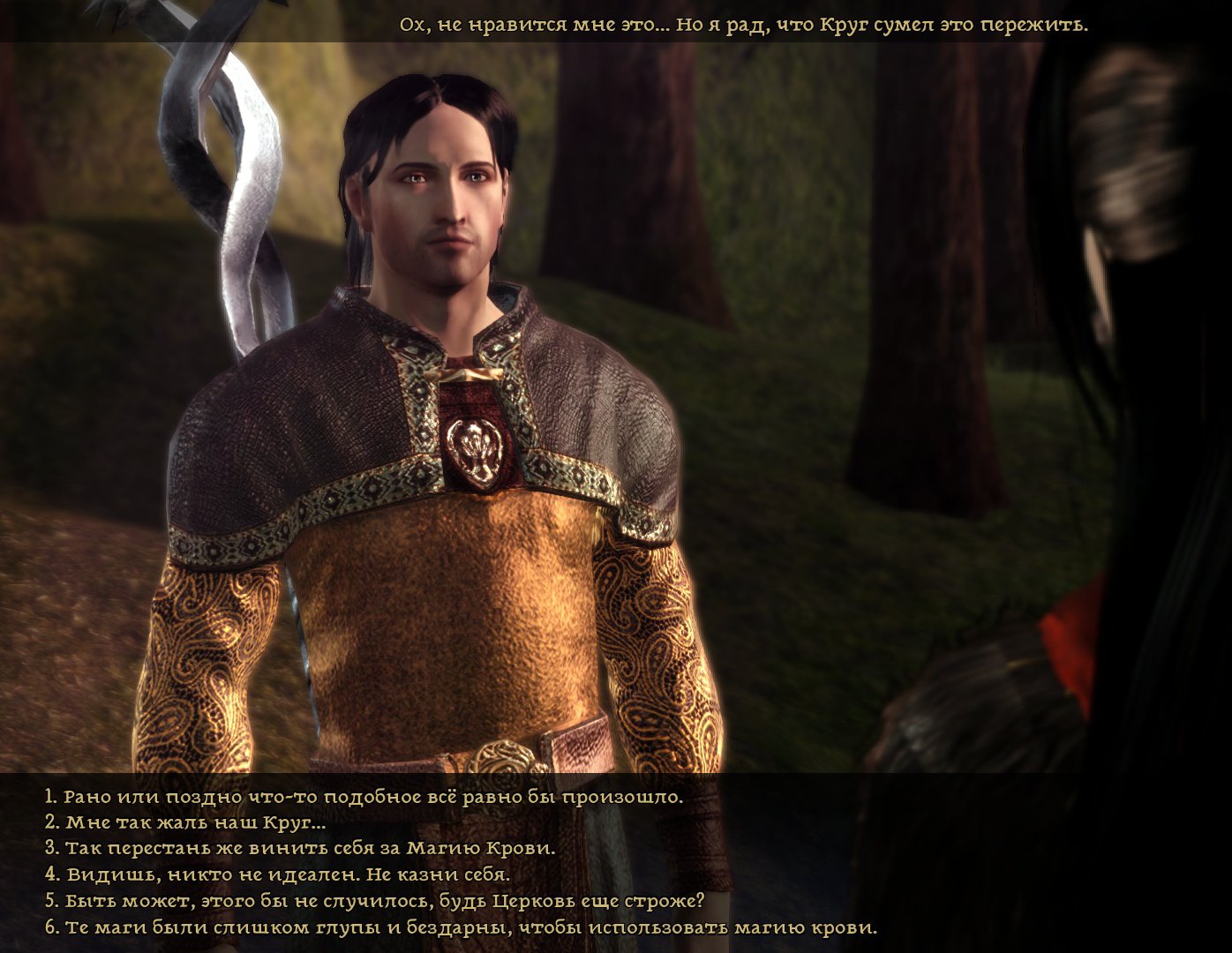This screenshot has height=953, width=1232.
Task: Choose reply 4 'Видишь, никто не идеален'
Action: click(278, 875)
